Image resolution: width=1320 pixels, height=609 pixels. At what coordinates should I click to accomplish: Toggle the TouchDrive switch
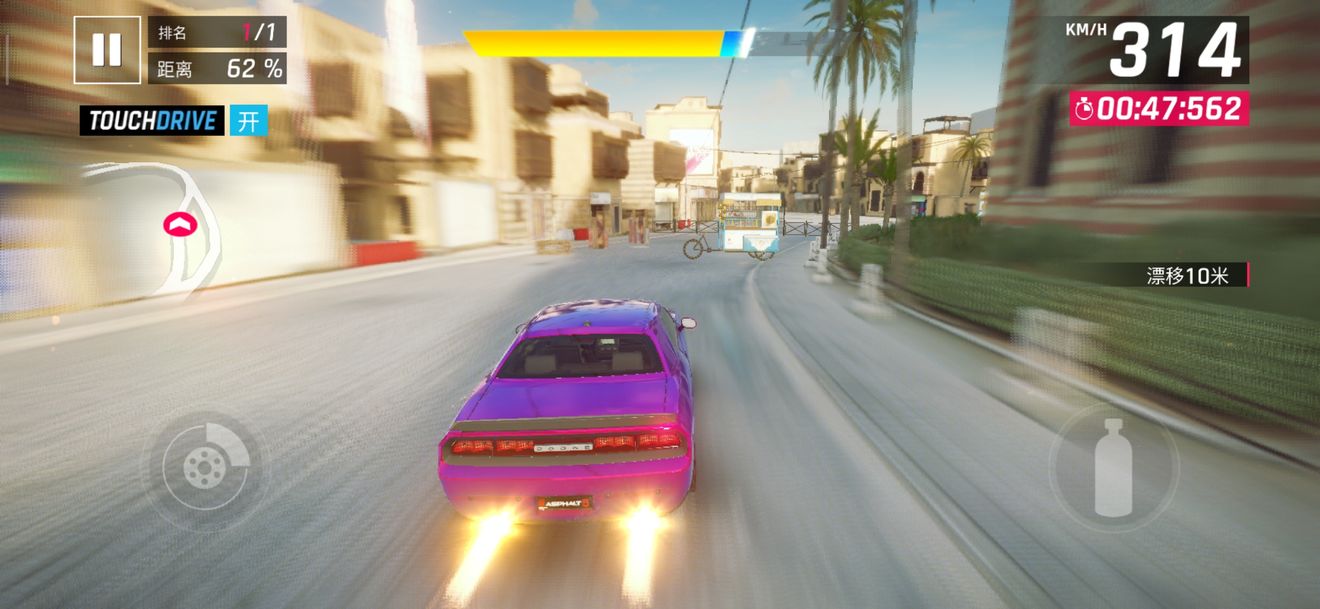(x=249, y=121)
